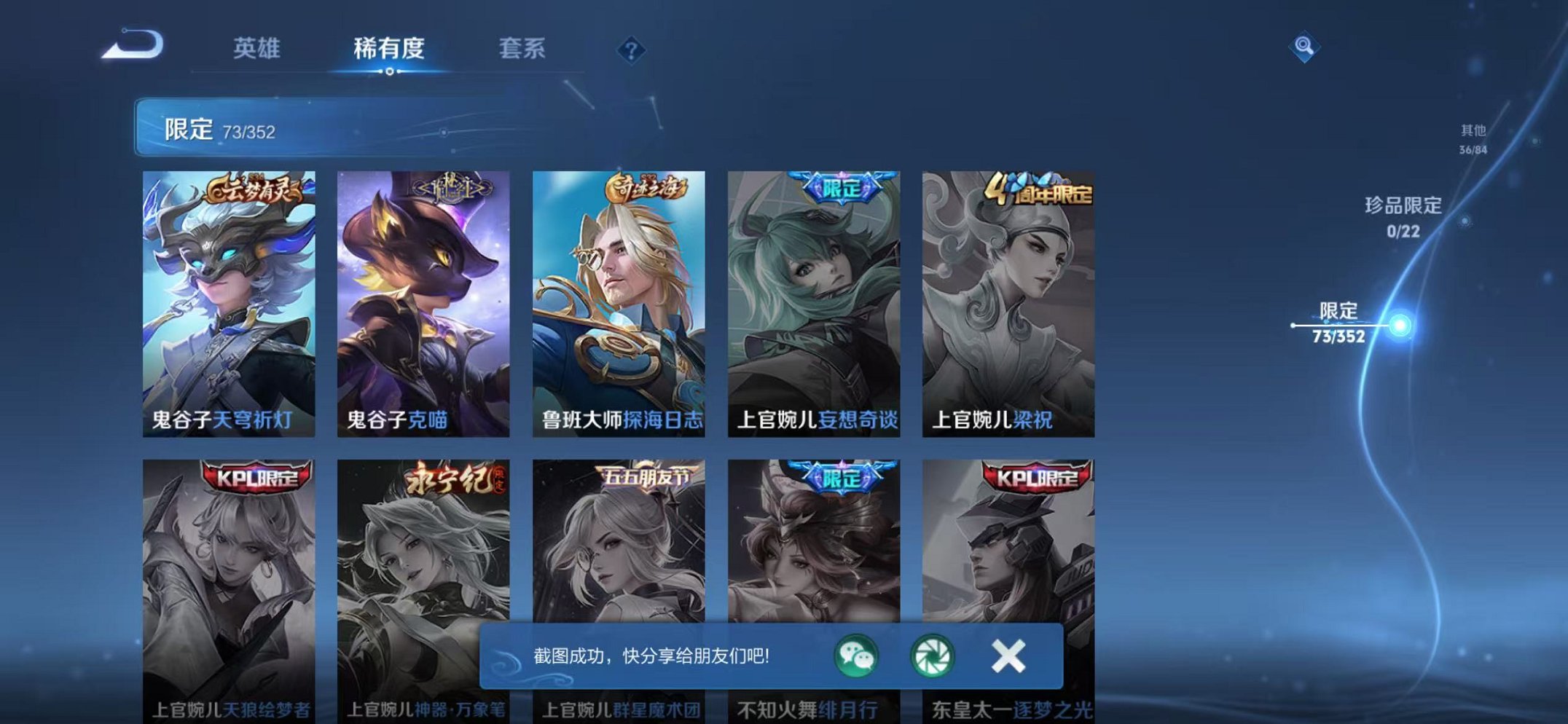Screen dimensions: 1568x724
Task: Jump to the 其他 36/84 section
Action: pyautogui.click(x=1472, y=138)
